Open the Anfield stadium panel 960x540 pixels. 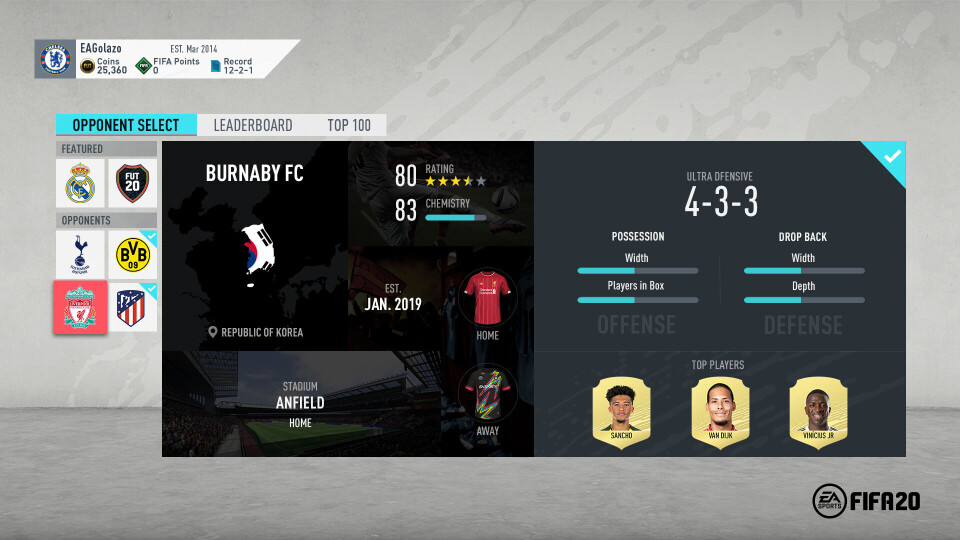tap(298, 403)
